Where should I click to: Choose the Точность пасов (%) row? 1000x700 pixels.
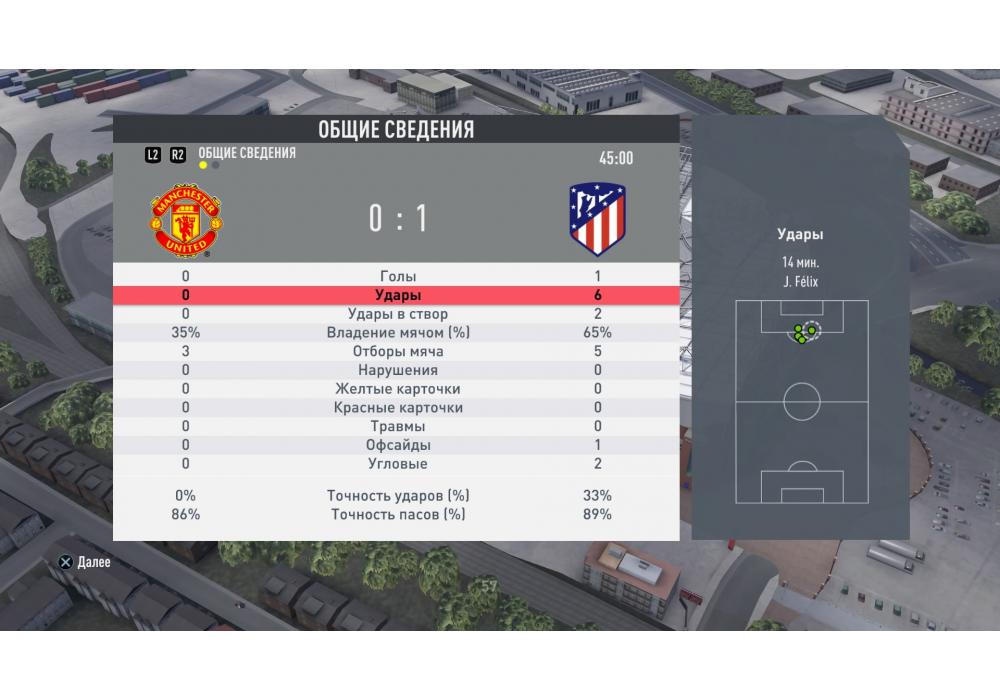(x=397, y=515)
